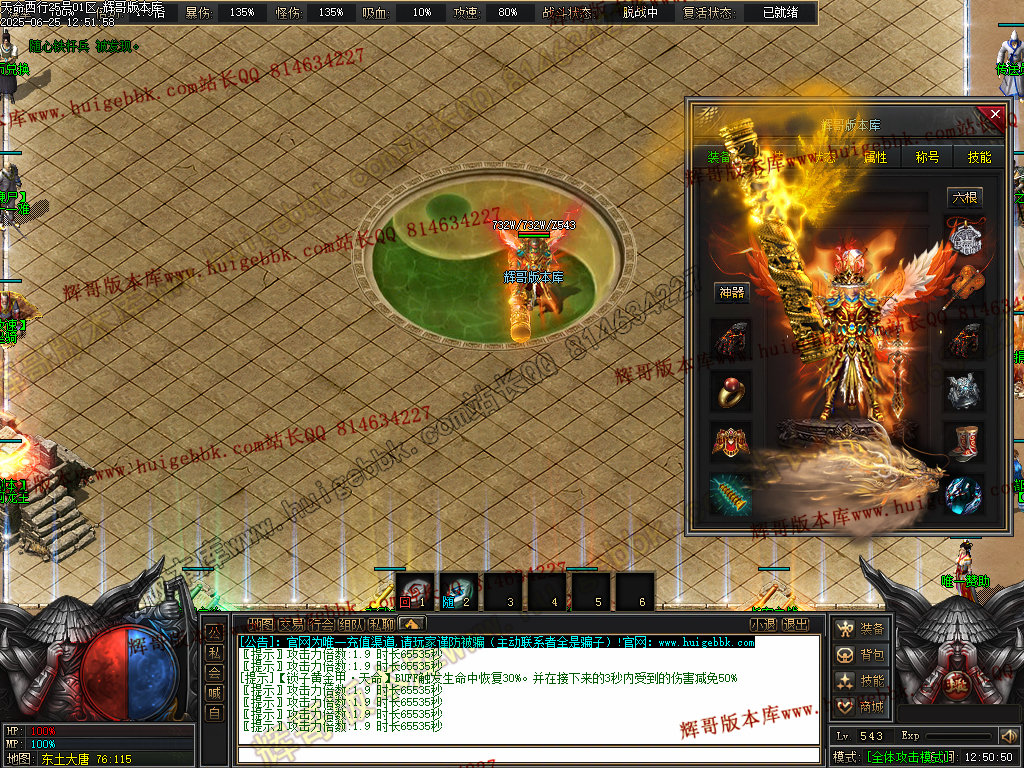Open the 神器 artifact button
The width and height of the screenshot is (1024, 768).
pos(731,293)
